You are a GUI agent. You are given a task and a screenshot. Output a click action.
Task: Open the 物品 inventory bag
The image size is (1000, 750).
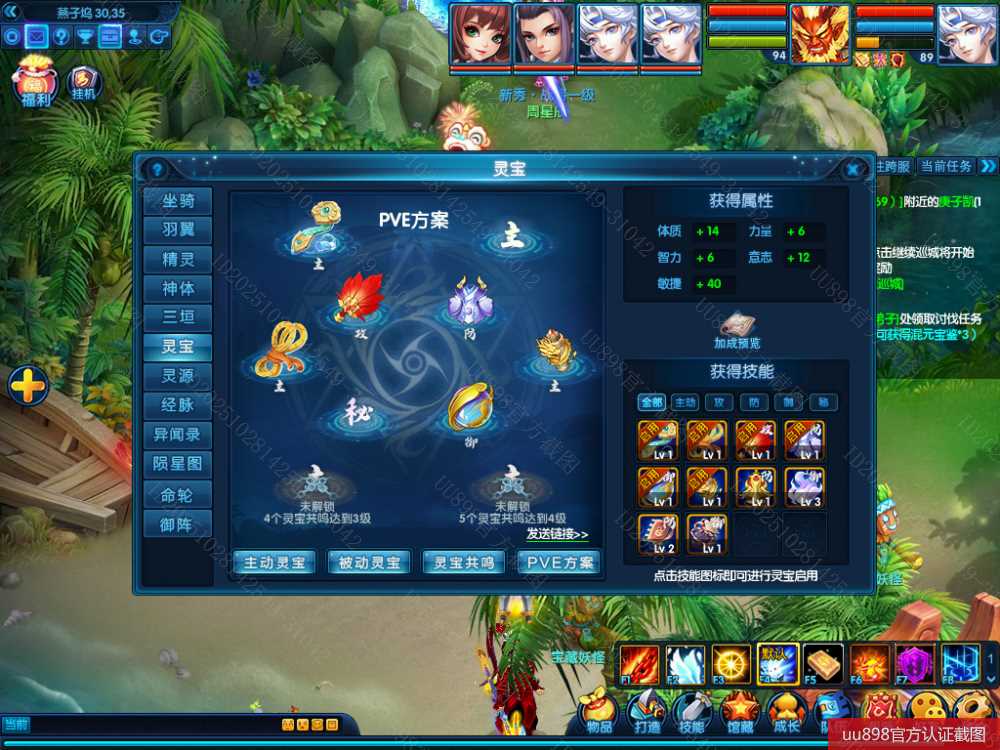(x=599, y=713)
